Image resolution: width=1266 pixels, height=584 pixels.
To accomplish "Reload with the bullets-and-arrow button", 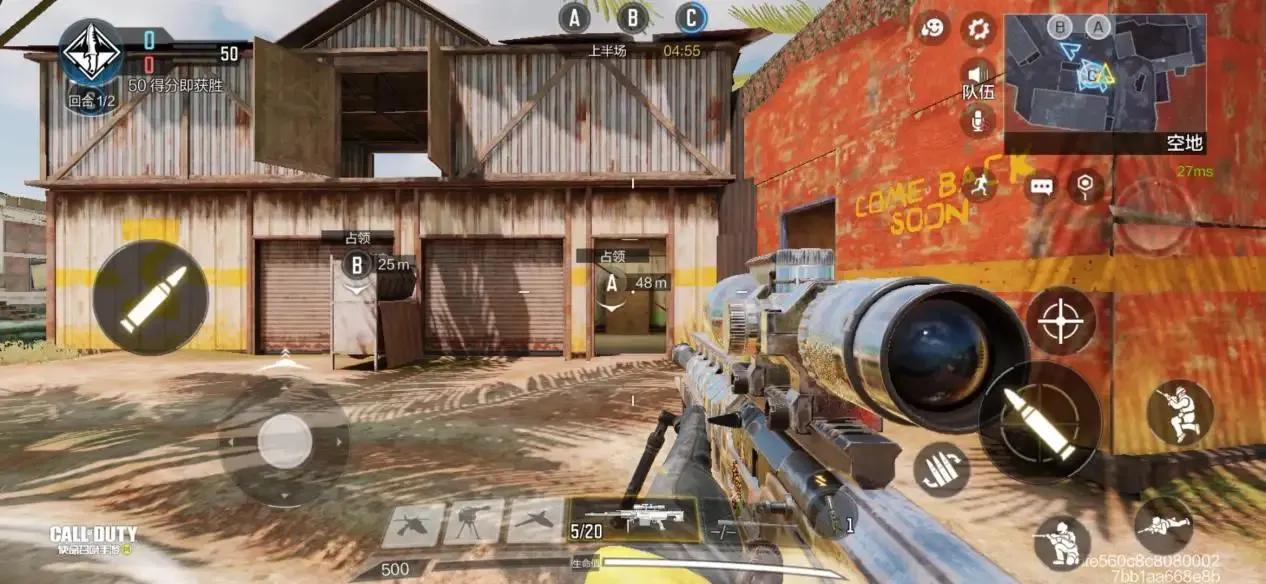I will click(x=941, y=469).
